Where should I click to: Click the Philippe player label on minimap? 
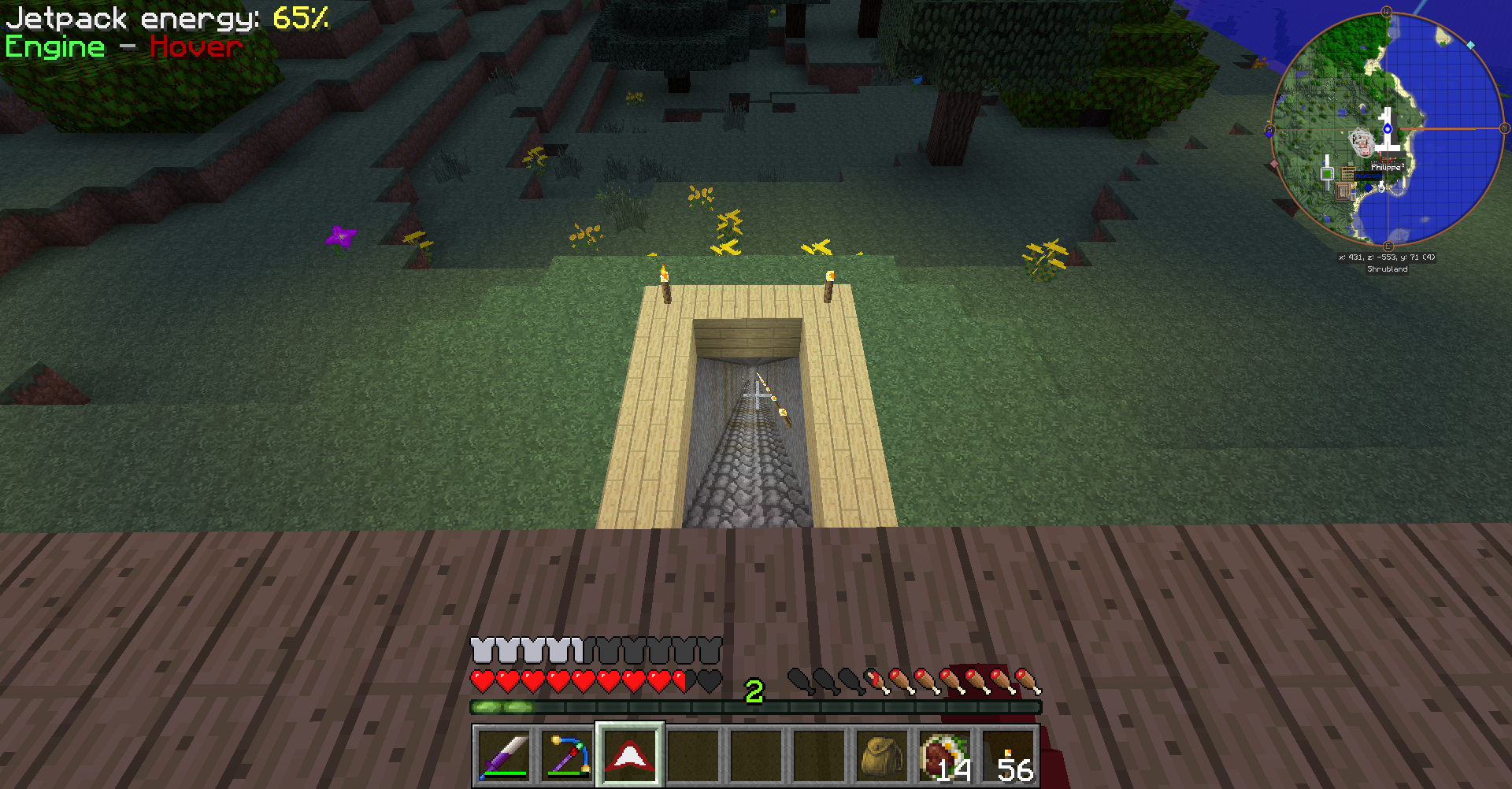1386,167
